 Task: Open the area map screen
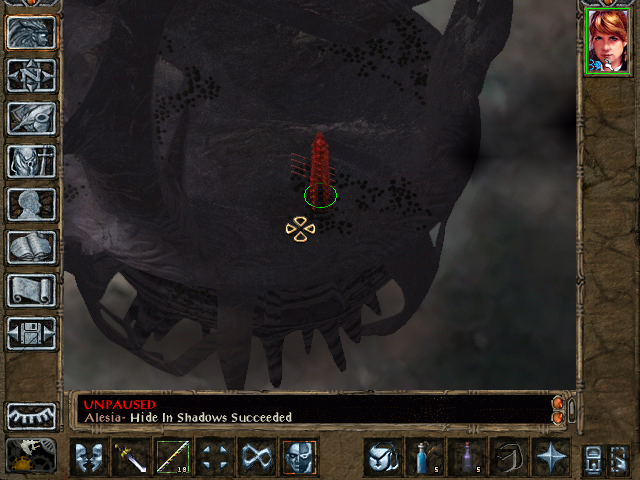pyautogui.click(x=31, y=75)
